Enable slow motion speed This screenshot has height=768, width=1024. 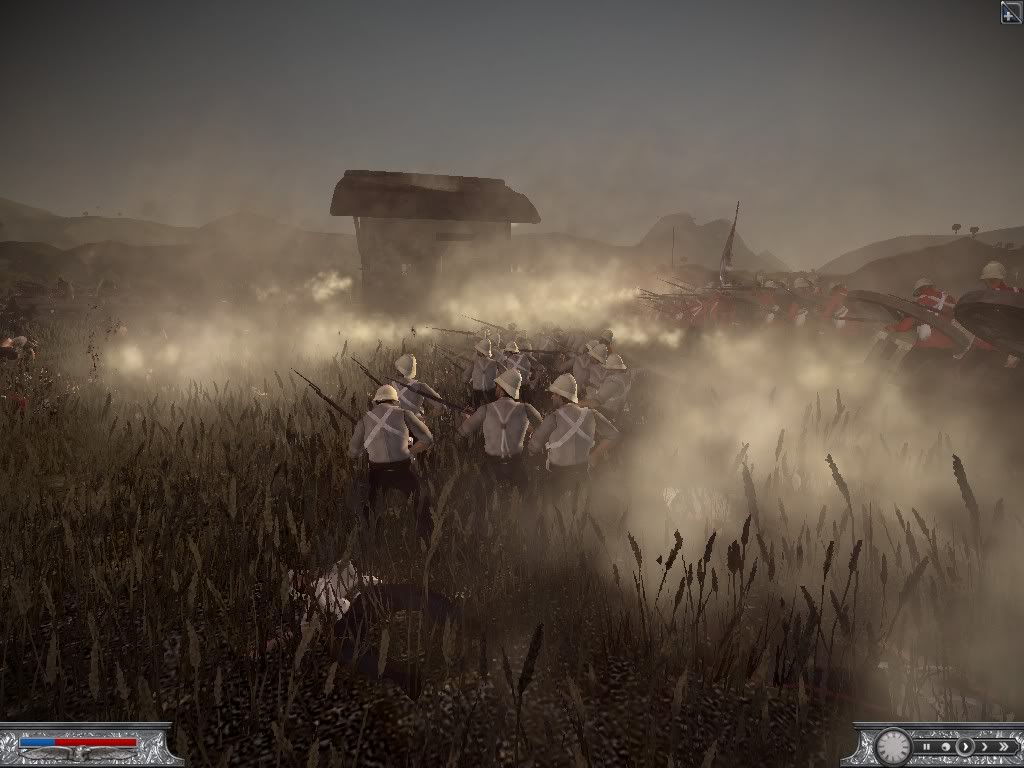(945, 746)
